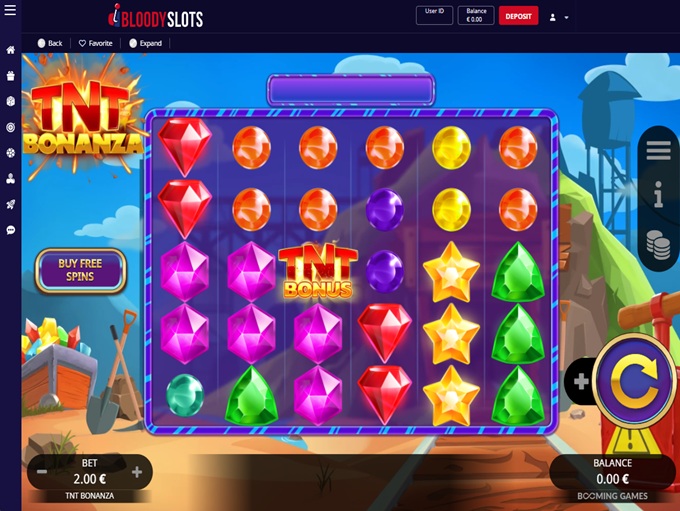Click the Buy Free Spins button
The image size is (680, 511).
pos(80,270)
